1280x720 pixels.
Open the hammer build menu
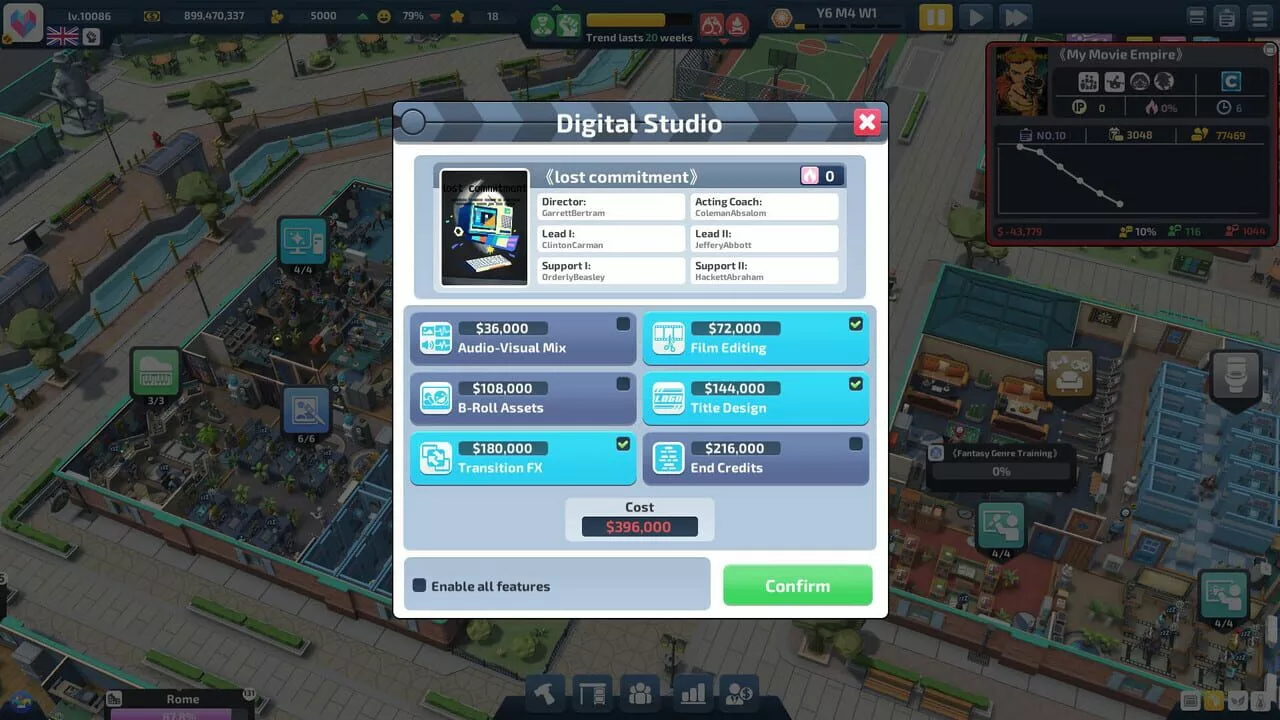[x=545, y=694]
